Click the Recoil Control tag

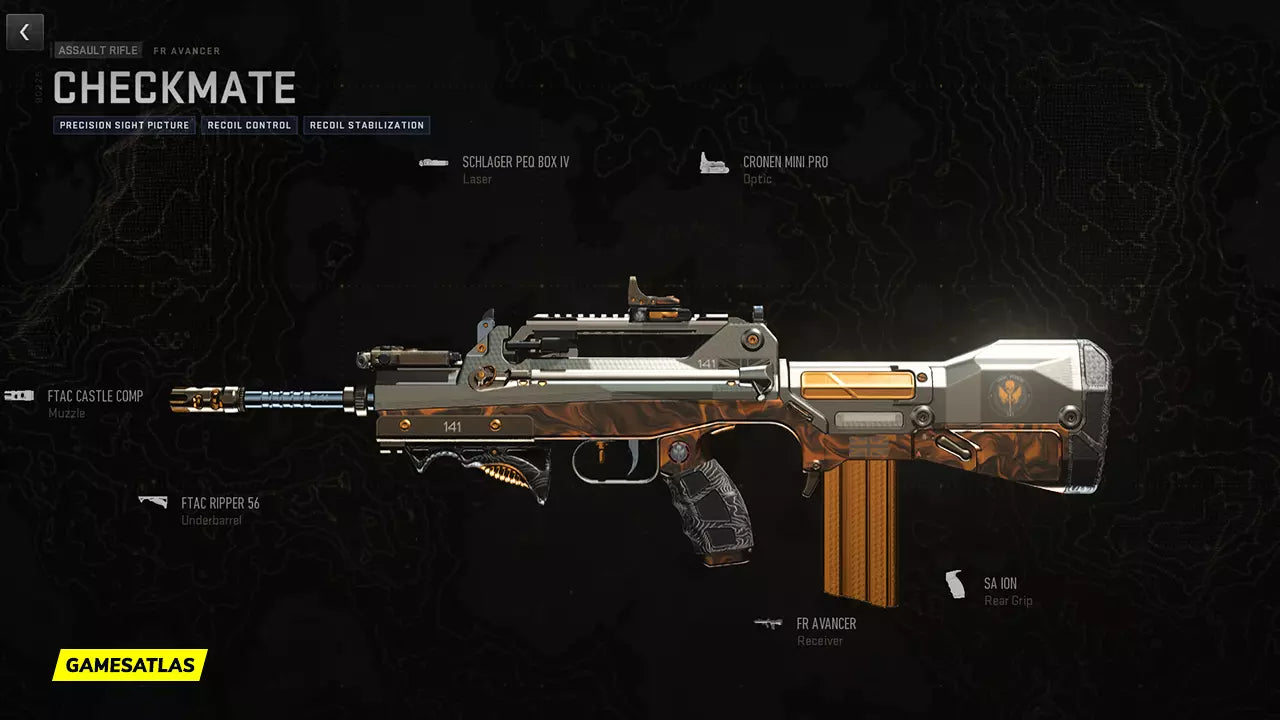tap(250, 126)
